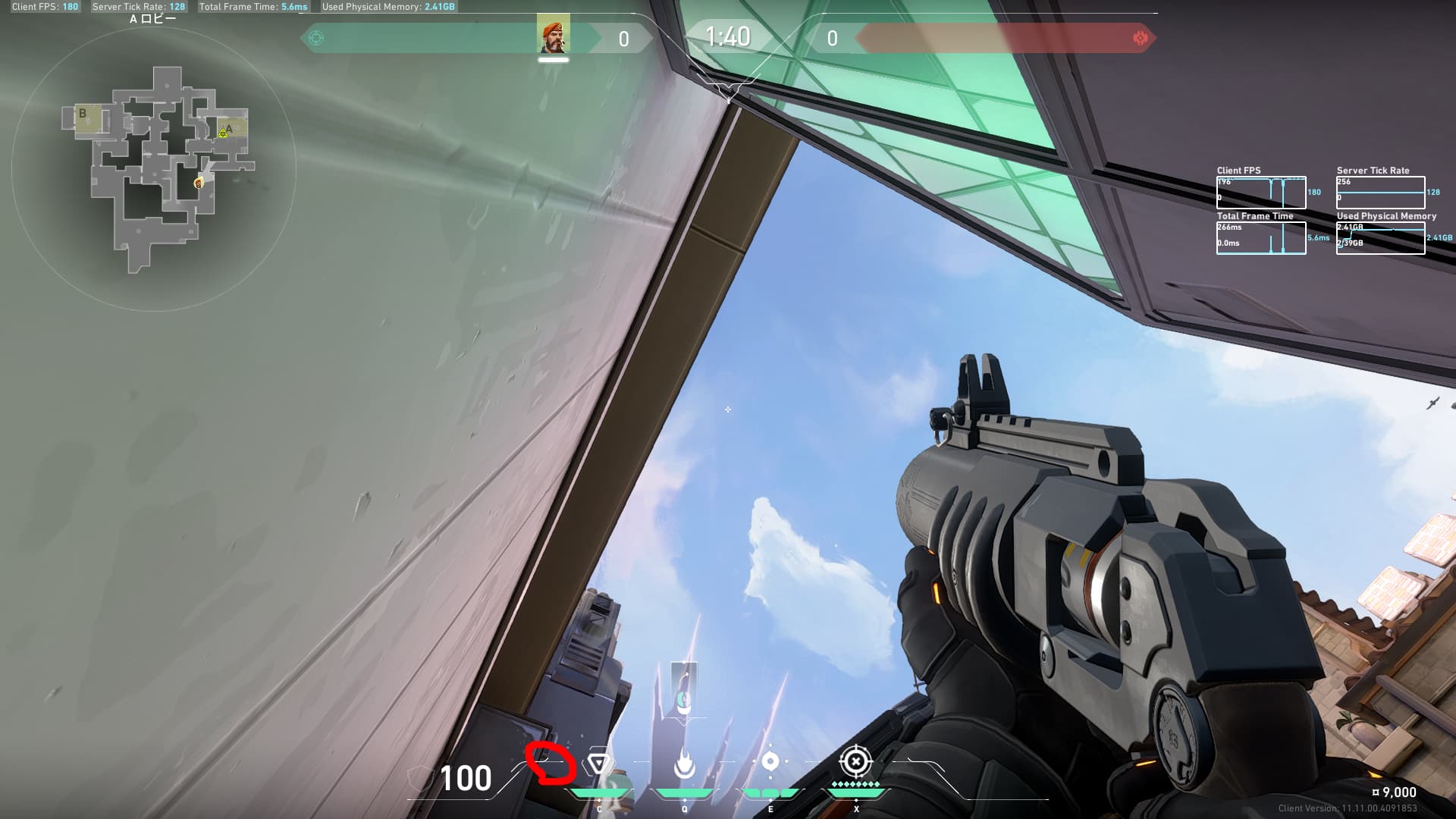1456x819 pixels.
Task: Open the circular minimap
Action: [x=153, y=170]
